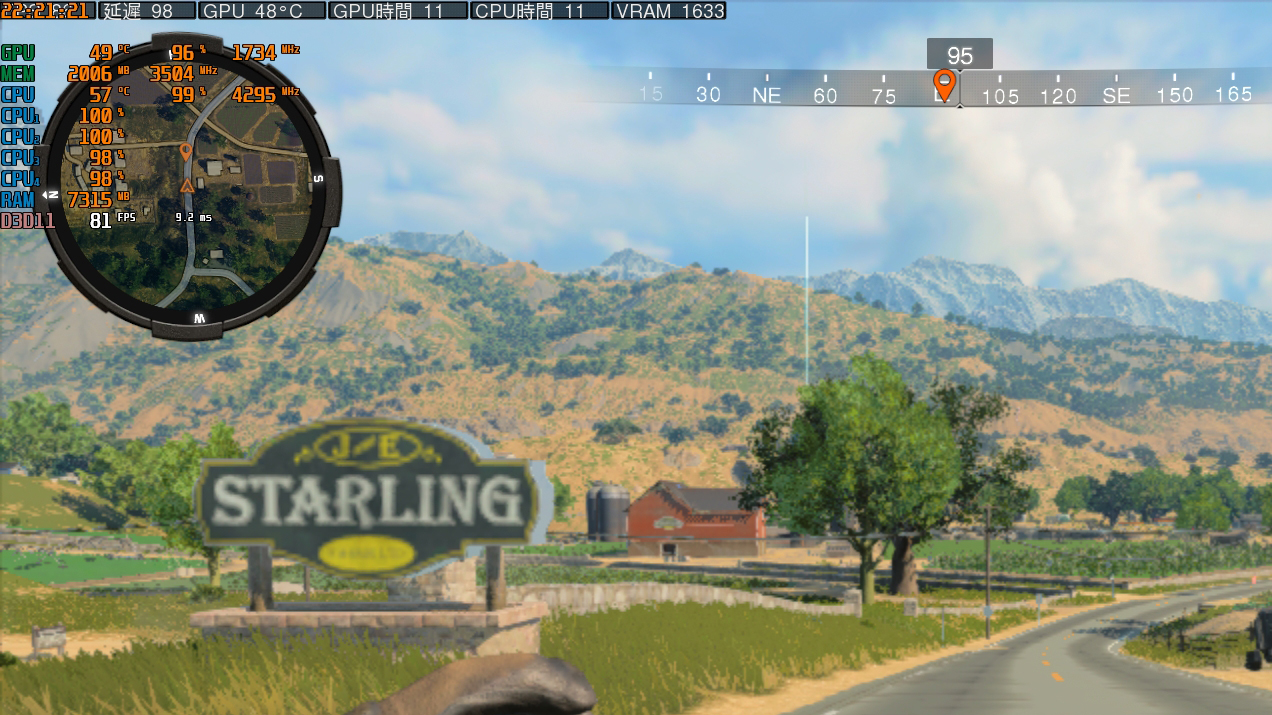Click the SE heading on the compass bar

1116,96
